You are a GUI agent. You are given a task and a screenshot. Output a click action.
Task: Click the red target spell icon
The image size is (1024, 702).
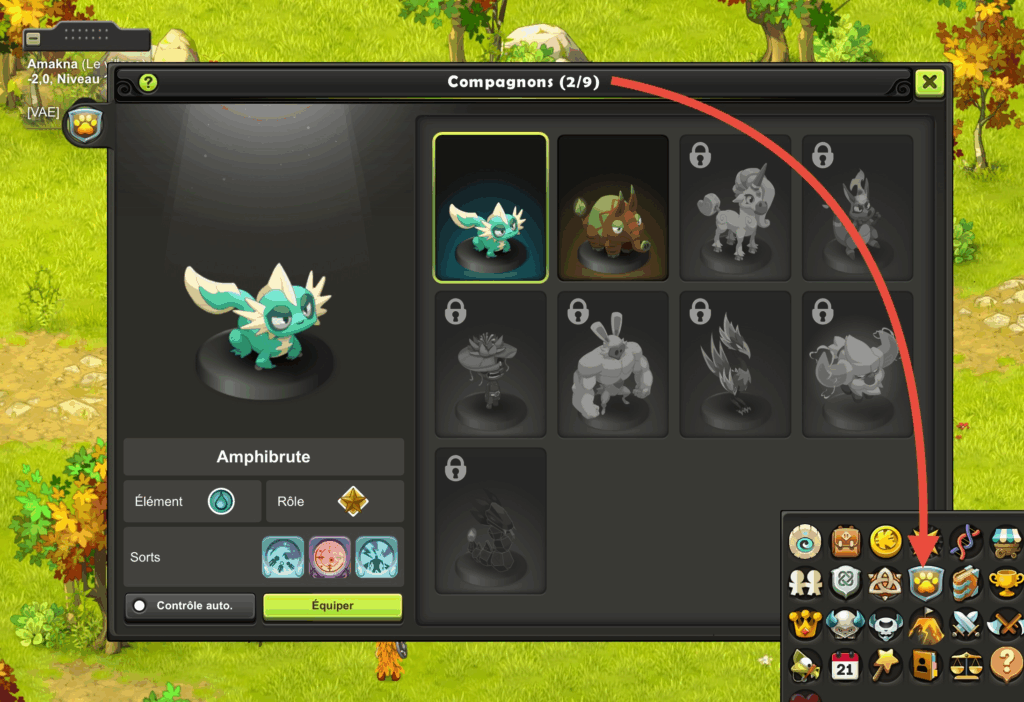[329, 556]
